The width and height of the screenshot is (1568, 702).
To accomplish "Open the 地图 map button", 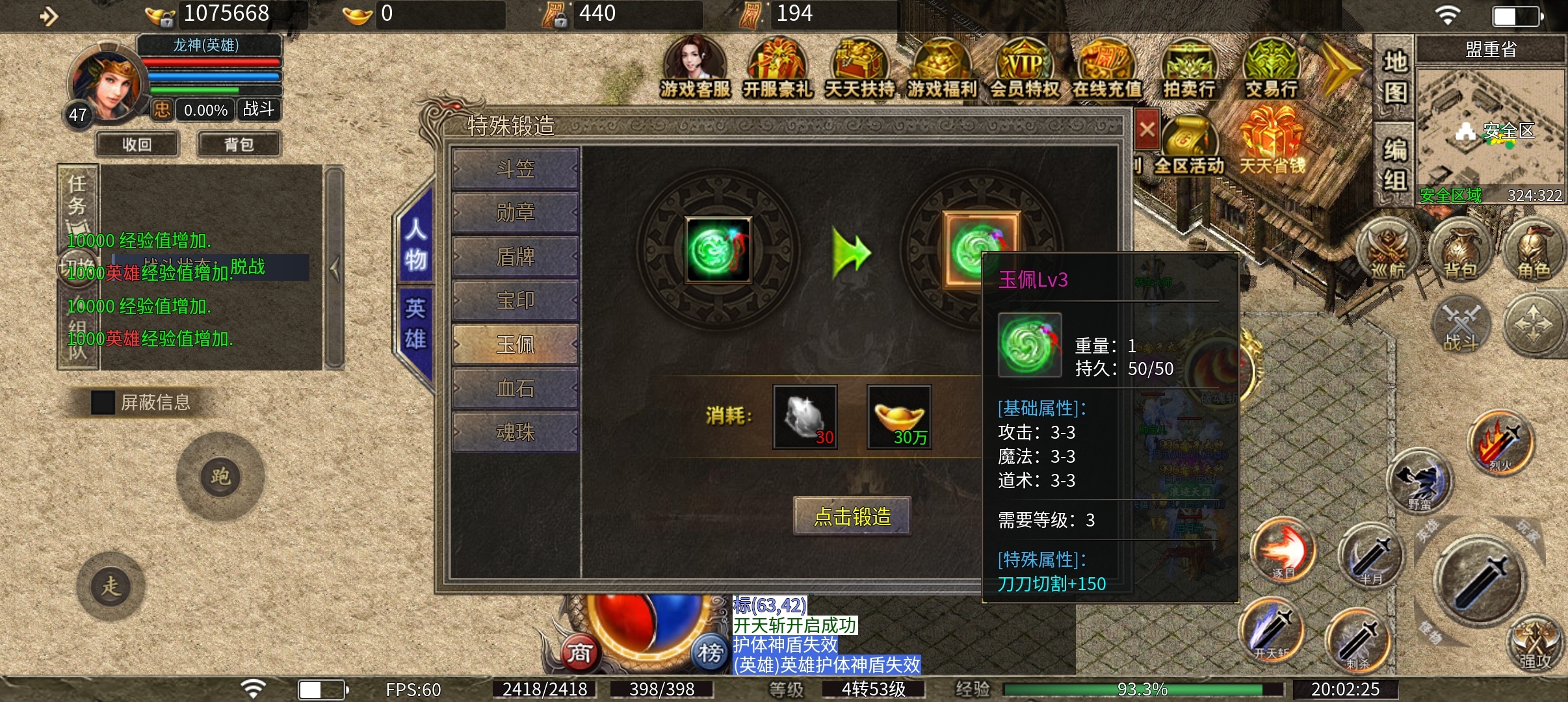I will pyautogui.click(x=1394, y=77).
